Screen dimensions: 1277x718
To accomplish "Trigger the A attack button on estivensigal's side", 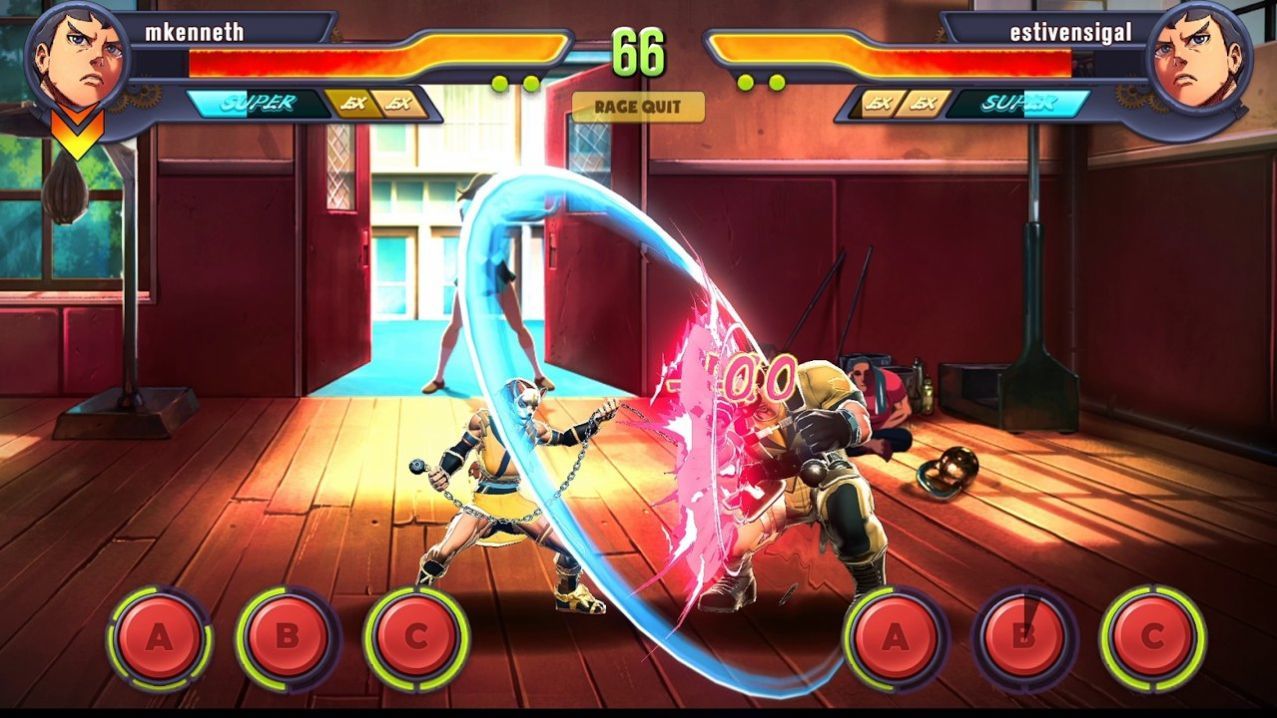I will click(895, 638).
